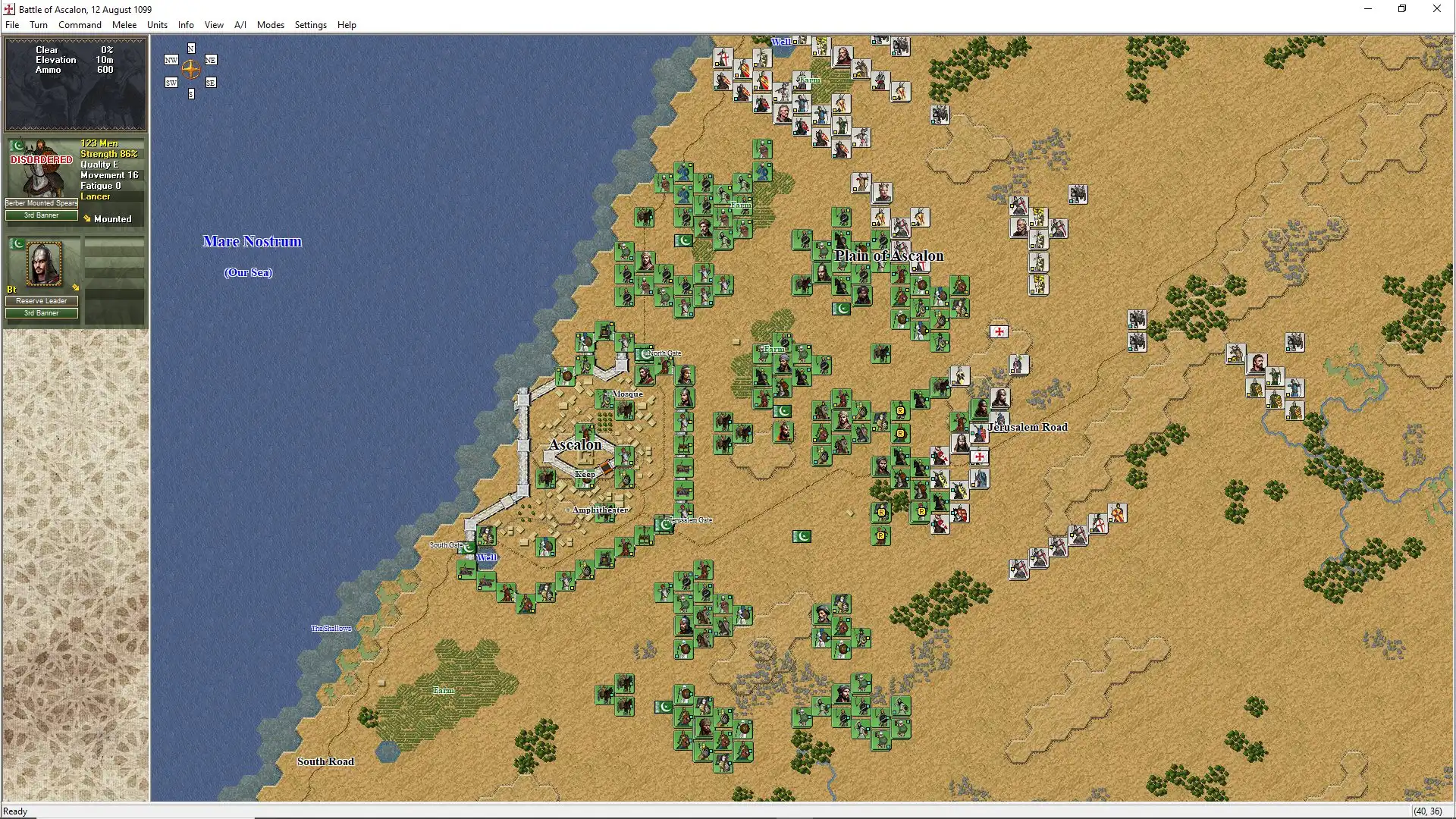Open the Settings menu
The width and height of the screenshot is (1456, 819).
(310, 24)
